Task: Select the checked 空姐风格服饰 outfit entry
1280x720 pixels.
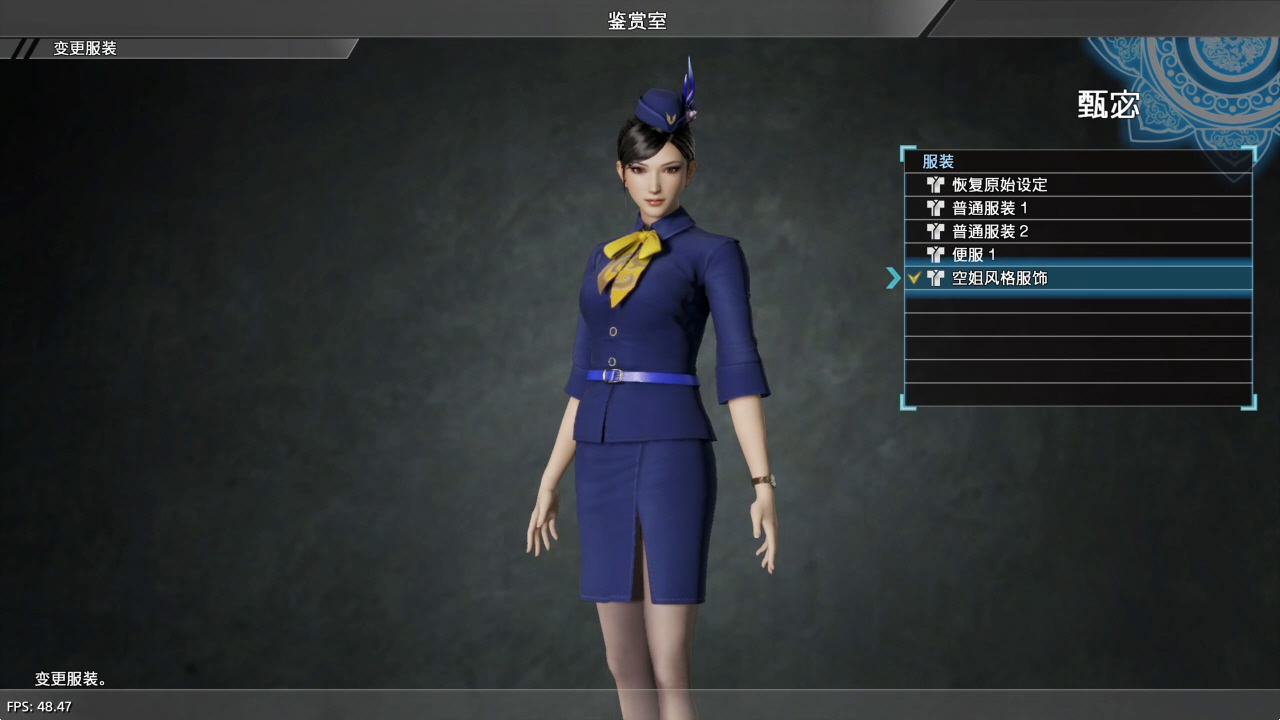Action: pyautogui.click(x=1000, y=278)
